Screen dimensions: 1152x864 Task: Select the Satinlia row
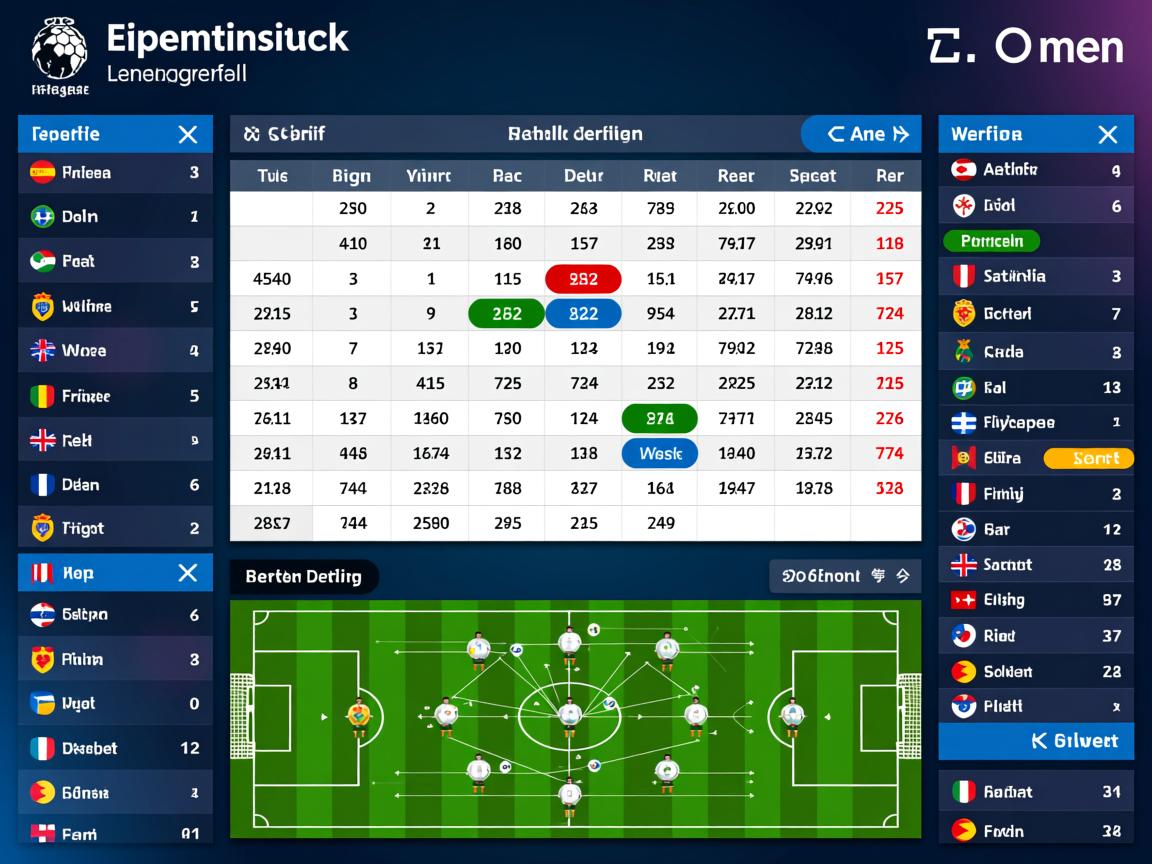pos(1036,276)
